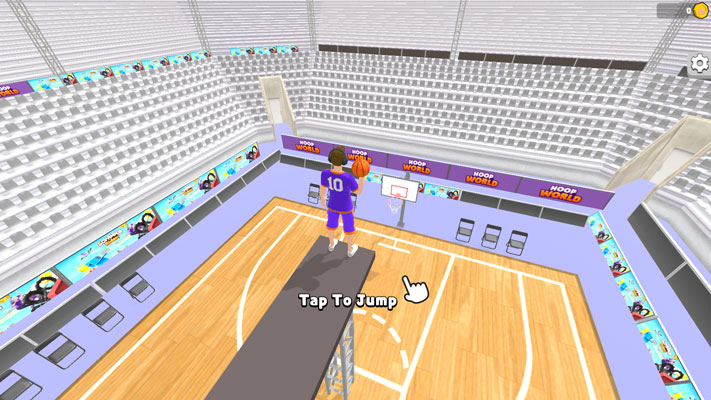Screen dimensions: 711x400
Task: Open settings via the gear icon
Action: click(699, 64)
